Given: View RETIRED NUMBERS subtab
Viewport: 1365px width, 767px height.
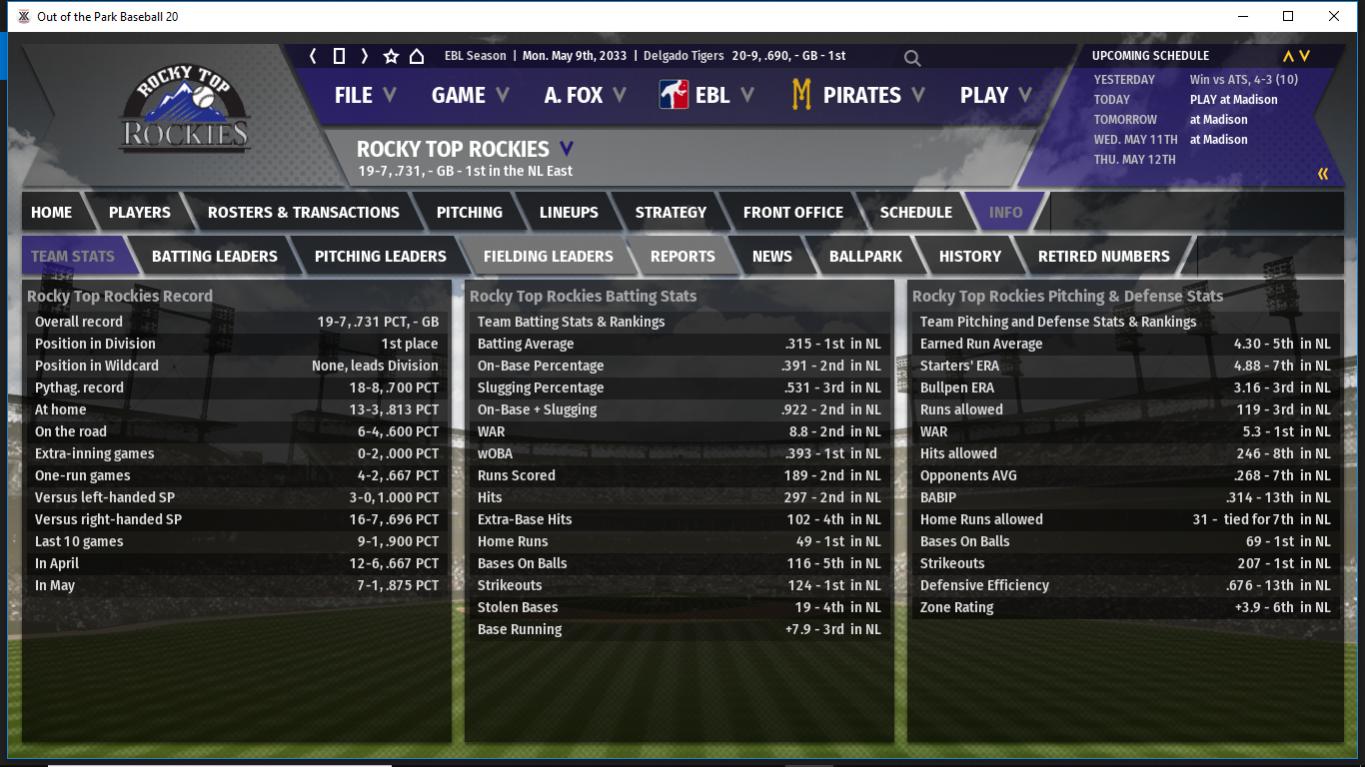Looking at the screenshot, I should (x=1103, y=256).
